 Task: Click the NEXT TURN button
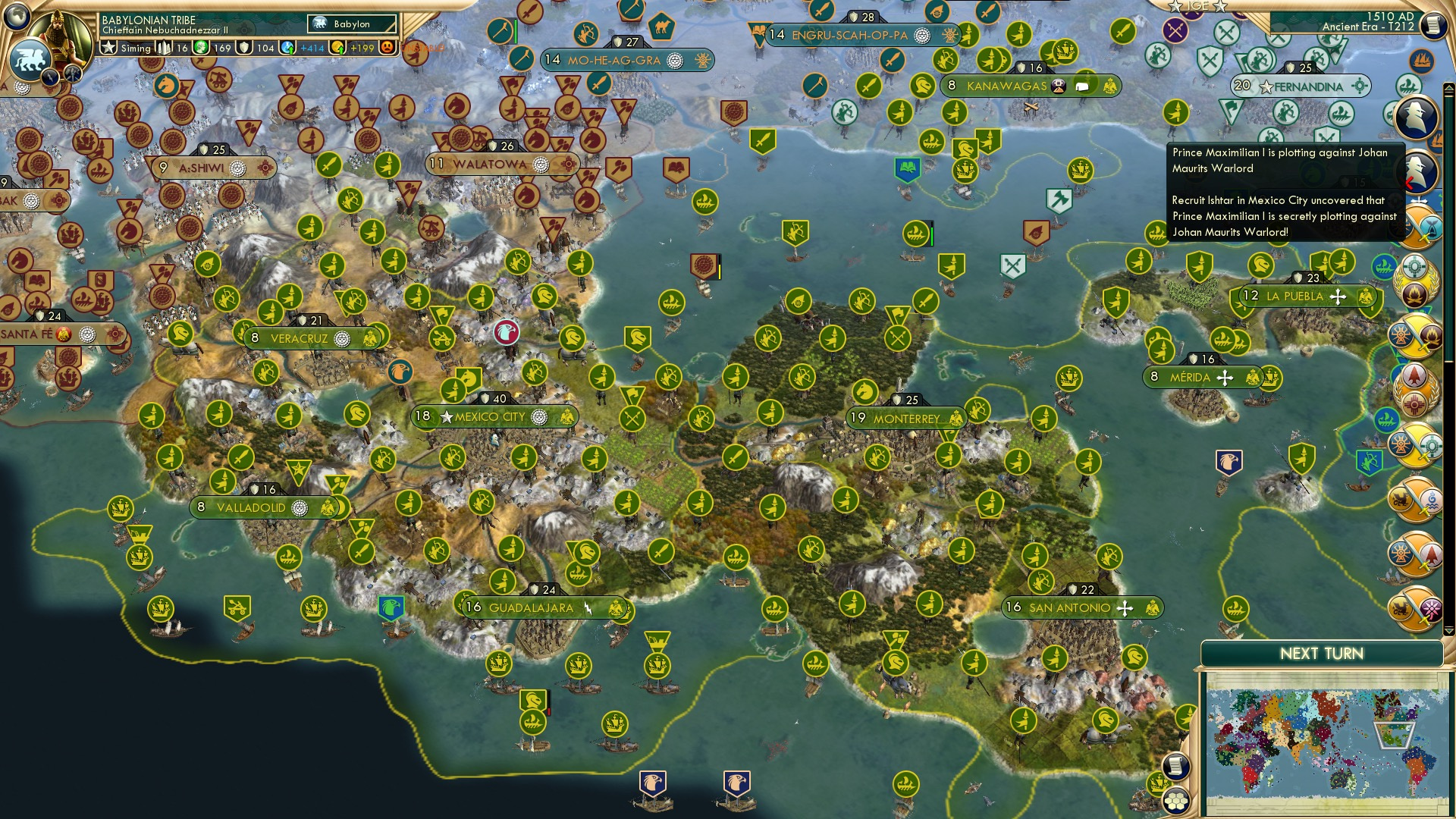point(1323,653)
